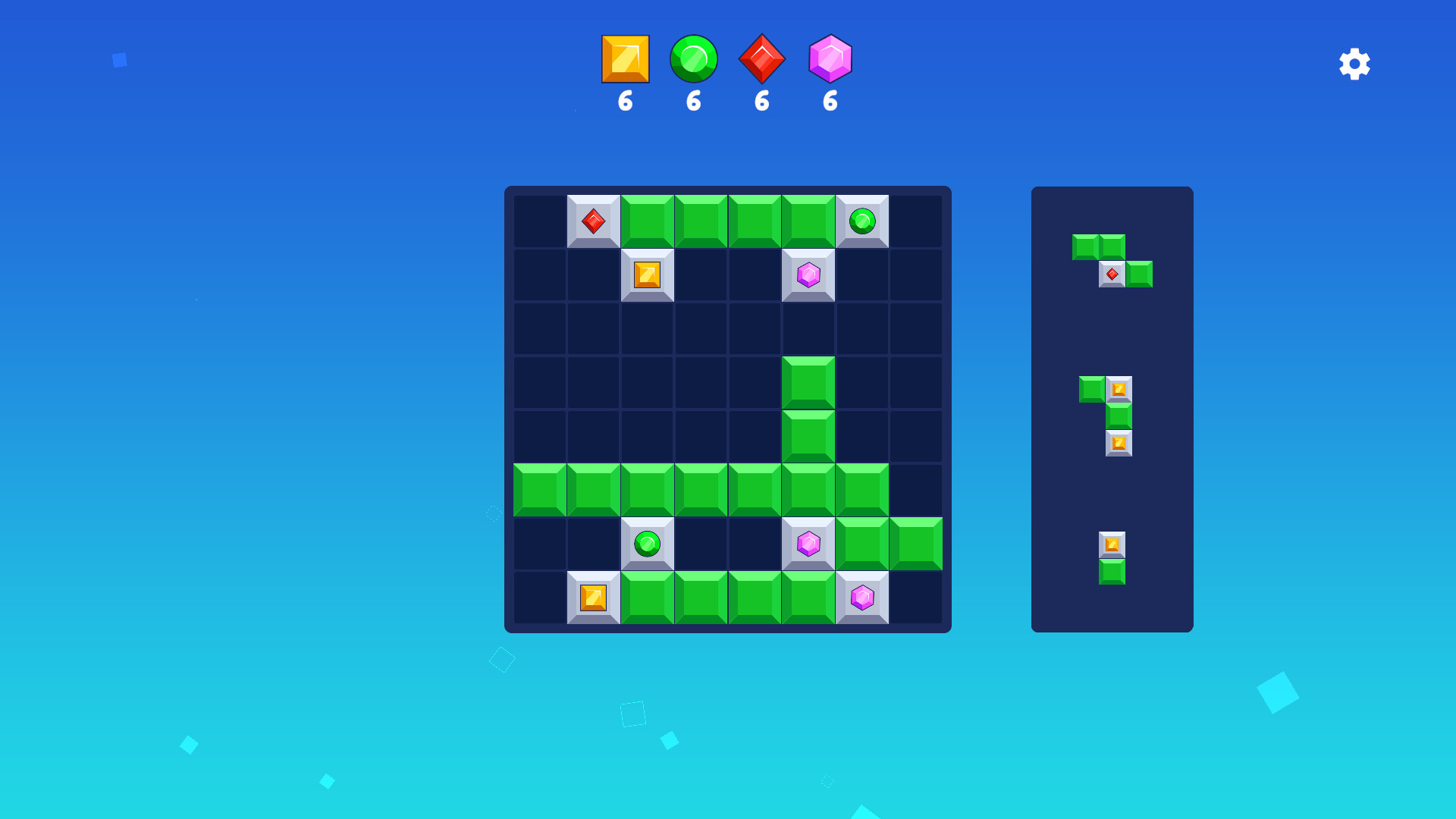Click the pink hexagon gem in the second row
1456x819 pixels.
tap(808, 275)
